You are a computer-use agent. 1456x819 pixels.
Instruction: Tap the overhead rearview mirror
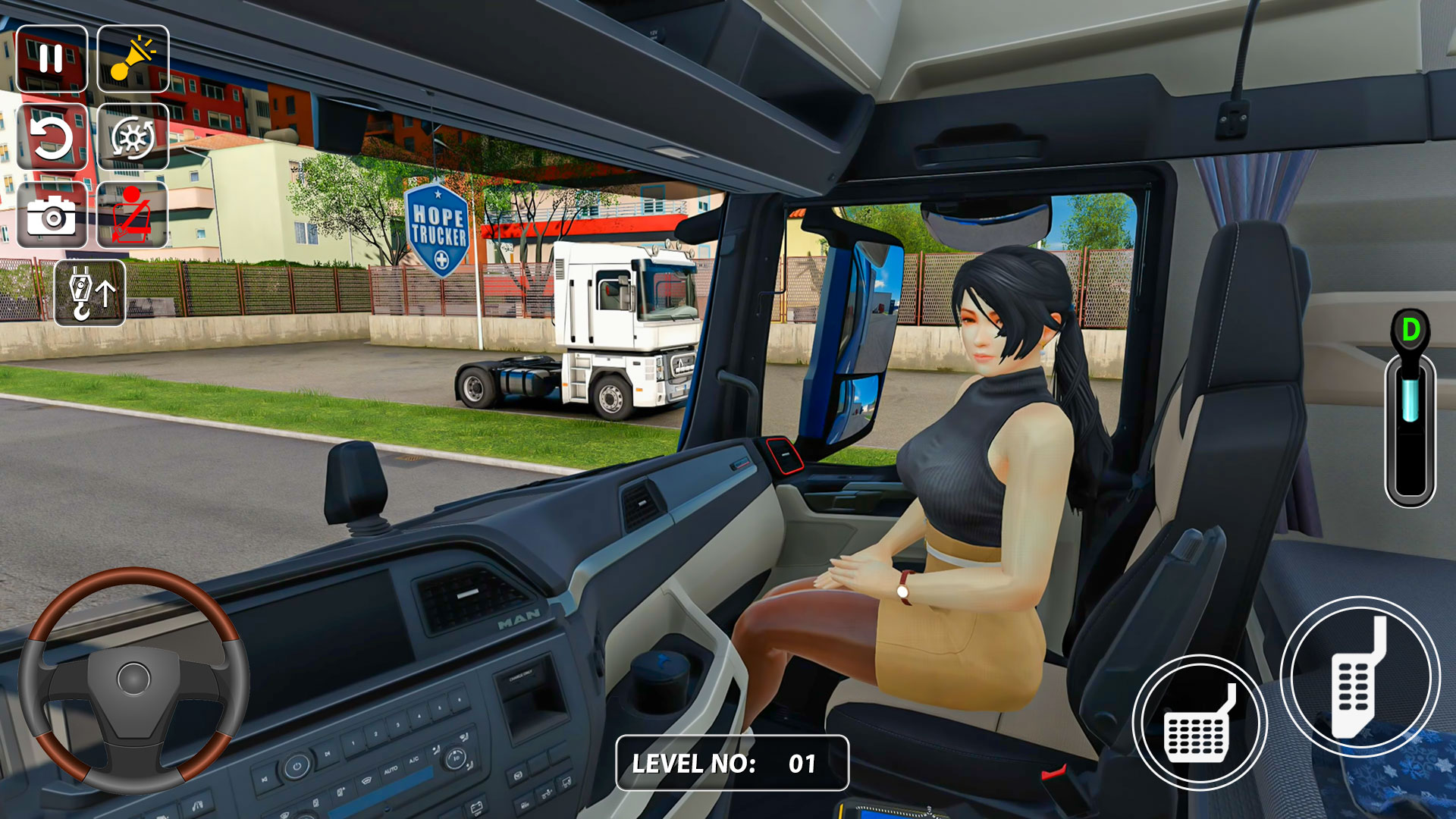tap(986, 220)
